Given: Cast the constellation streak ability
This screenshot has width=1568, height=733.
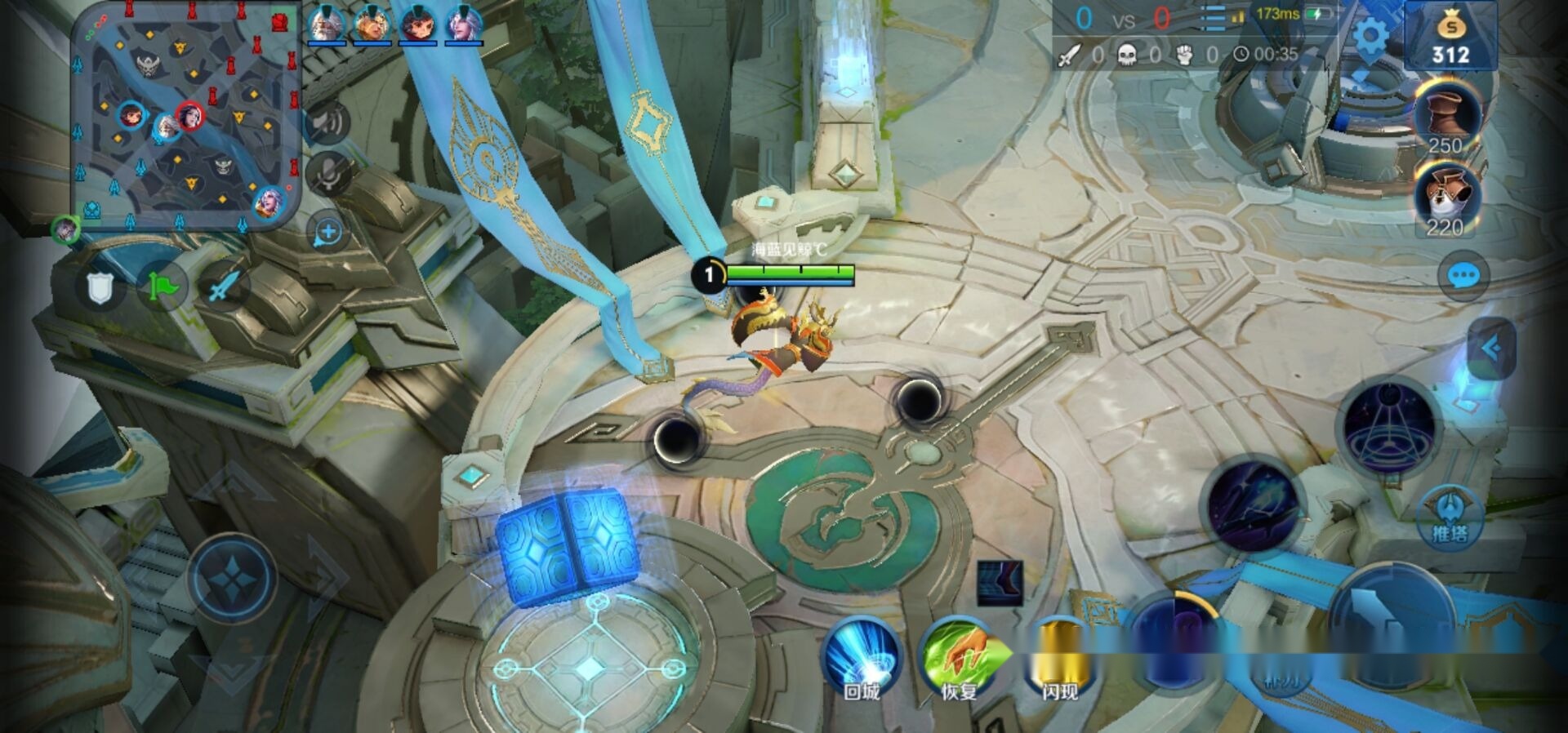Looking at the screenshot, I should (1254, 504).
